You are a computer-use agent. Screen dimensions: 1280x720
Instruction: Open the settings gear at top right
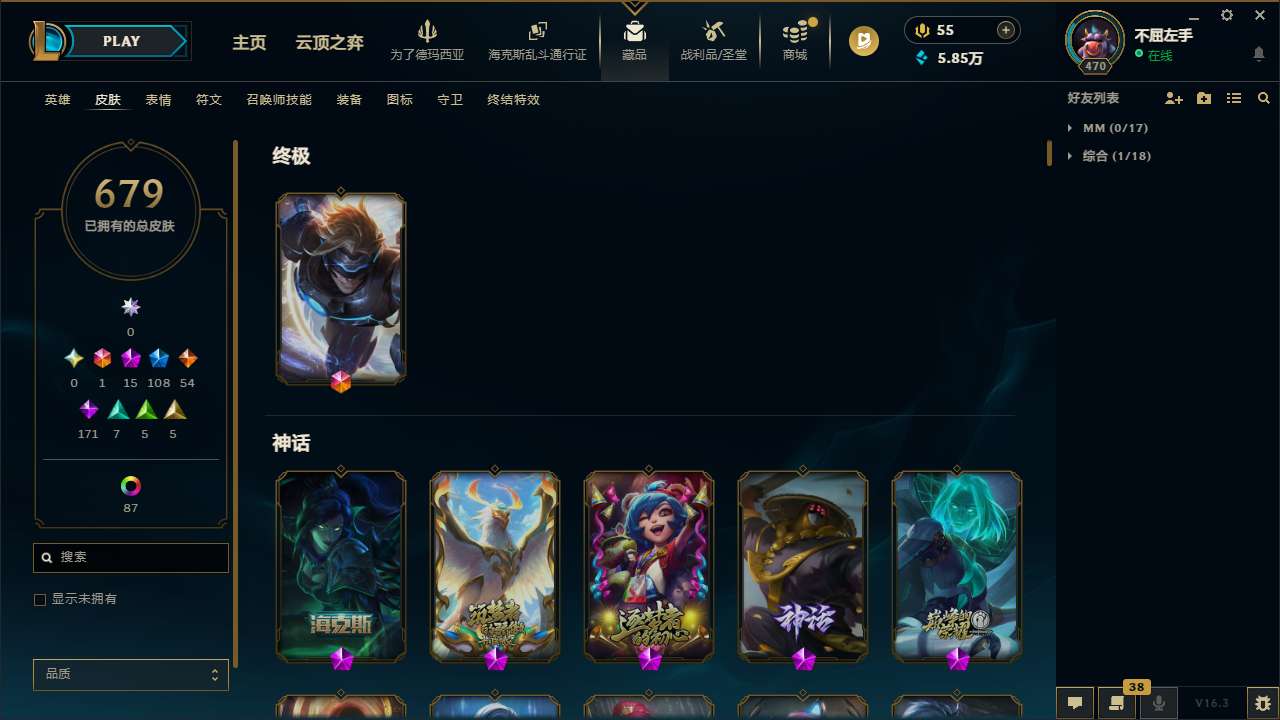1226,15
